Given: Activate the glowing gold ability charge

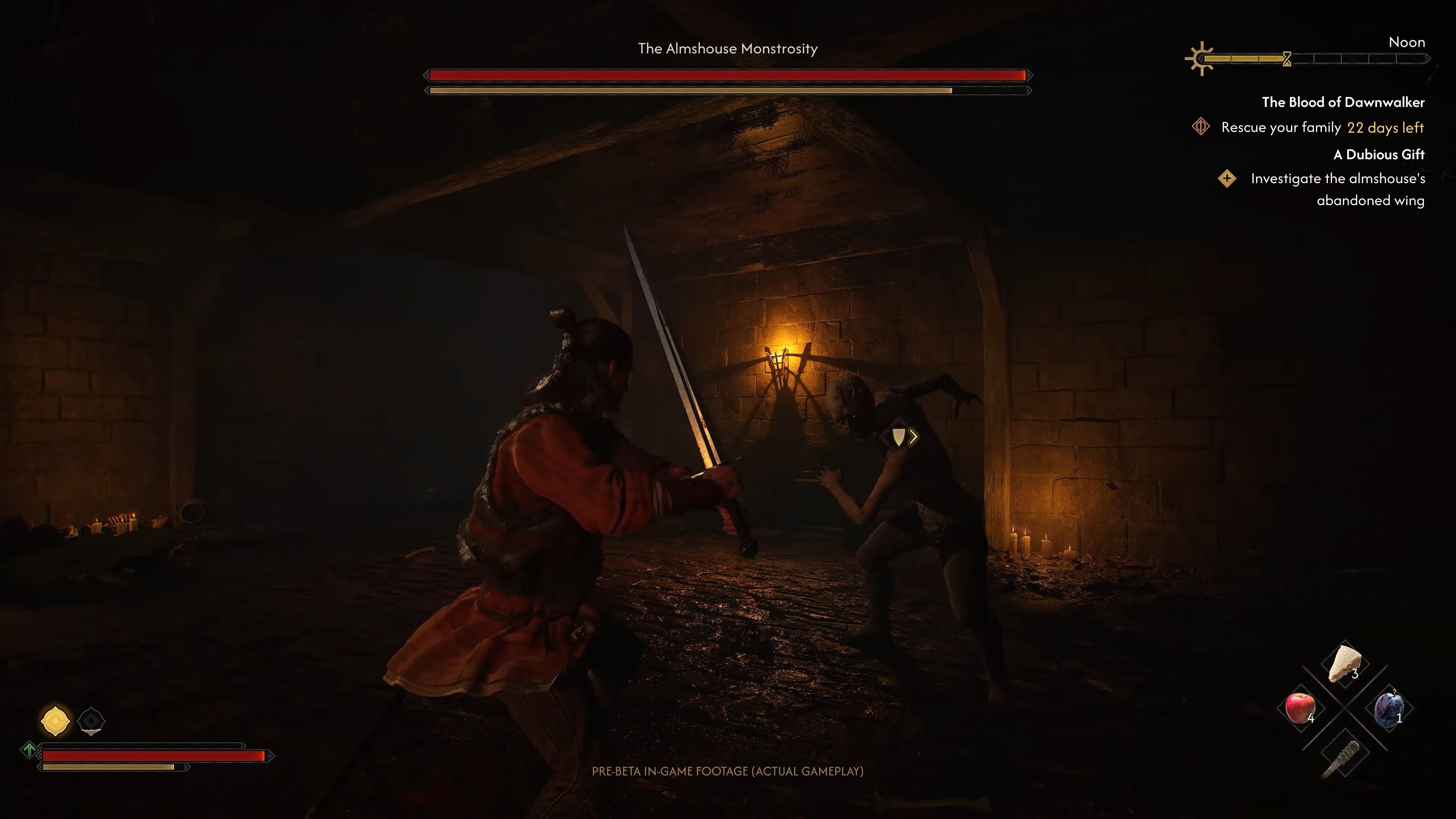Looking at the screenshot, I should (x=55, y=721).
